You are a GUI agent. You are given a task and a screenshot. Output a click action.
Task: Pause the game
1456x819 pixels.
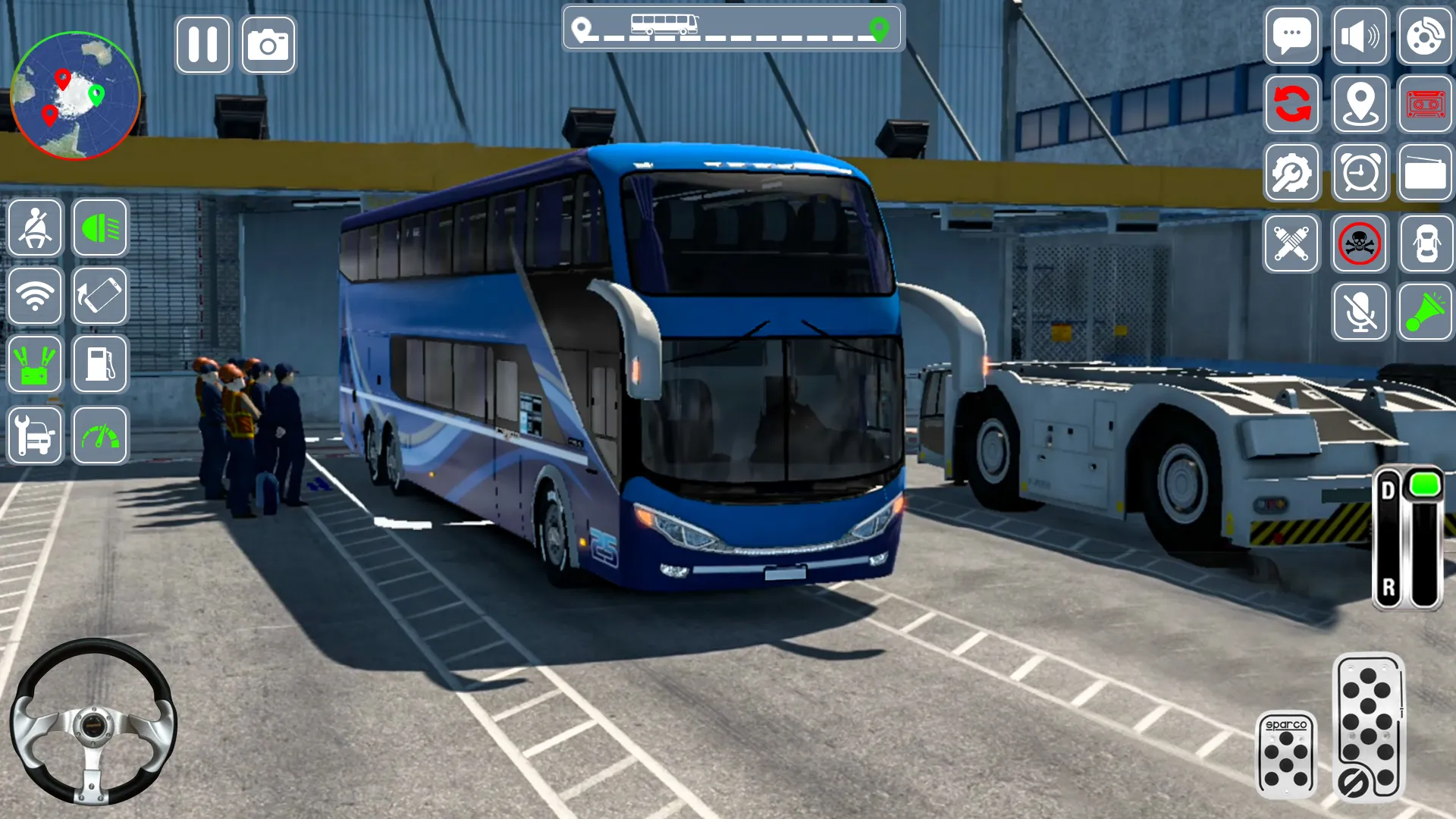click(x=202, y=44)
